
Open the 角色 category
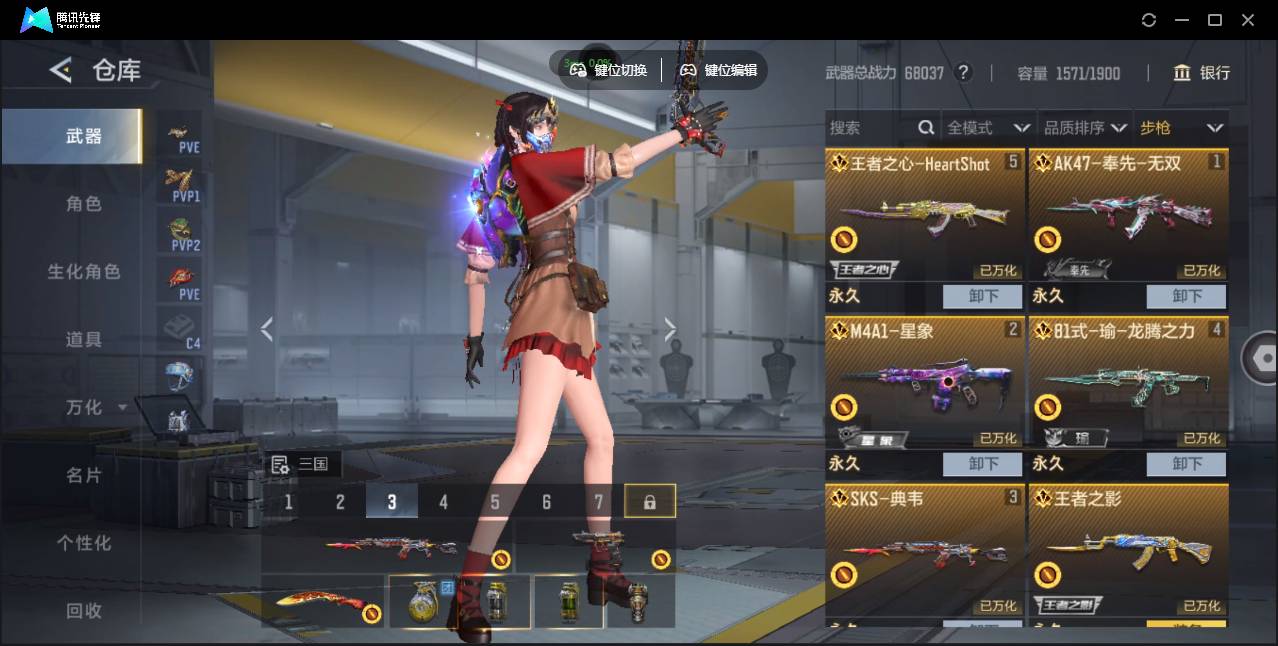click(x=83, y=204)
